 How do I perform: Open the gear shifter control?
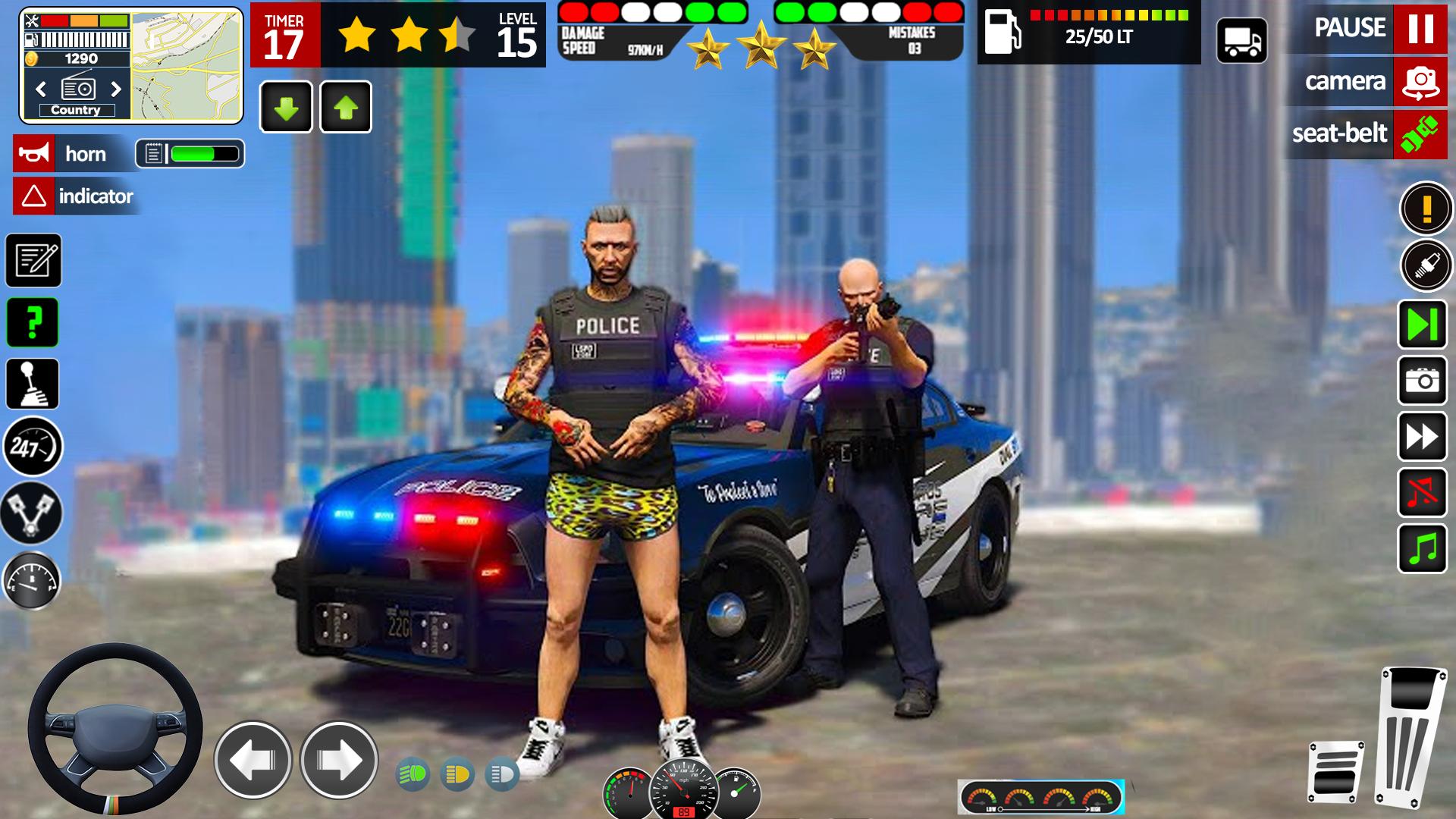pos(33,384)
